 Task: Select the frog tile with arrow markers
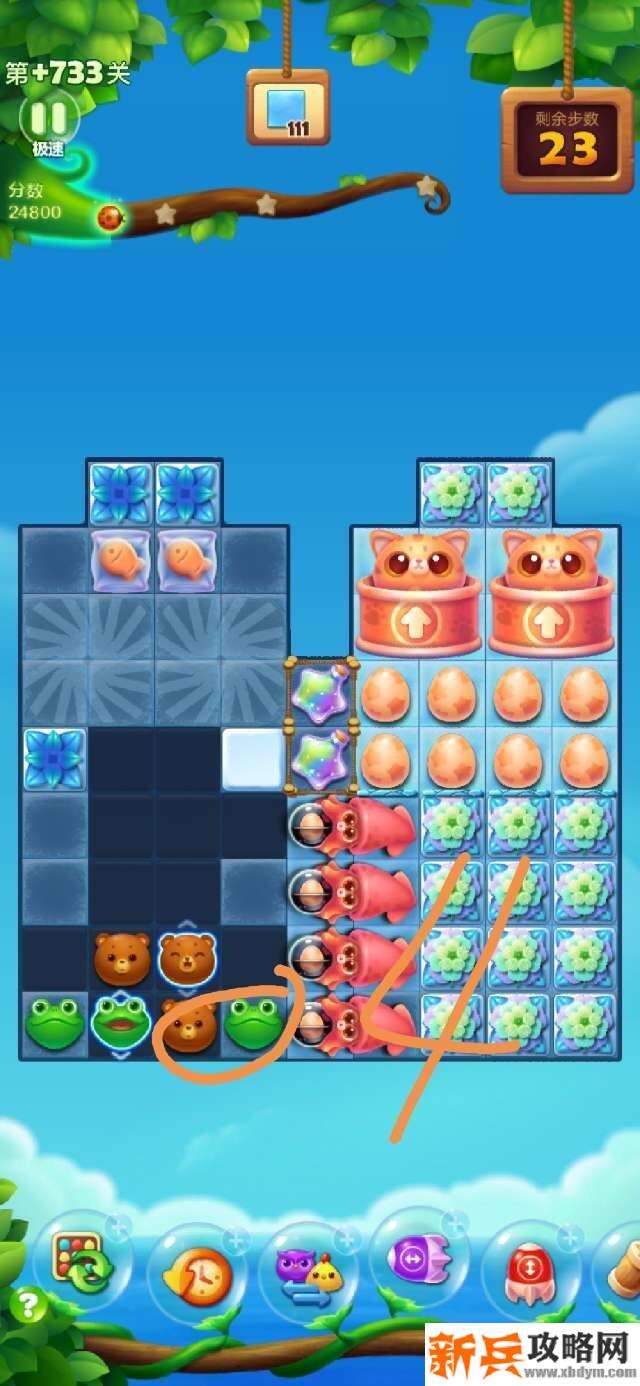click(121, 1025)
